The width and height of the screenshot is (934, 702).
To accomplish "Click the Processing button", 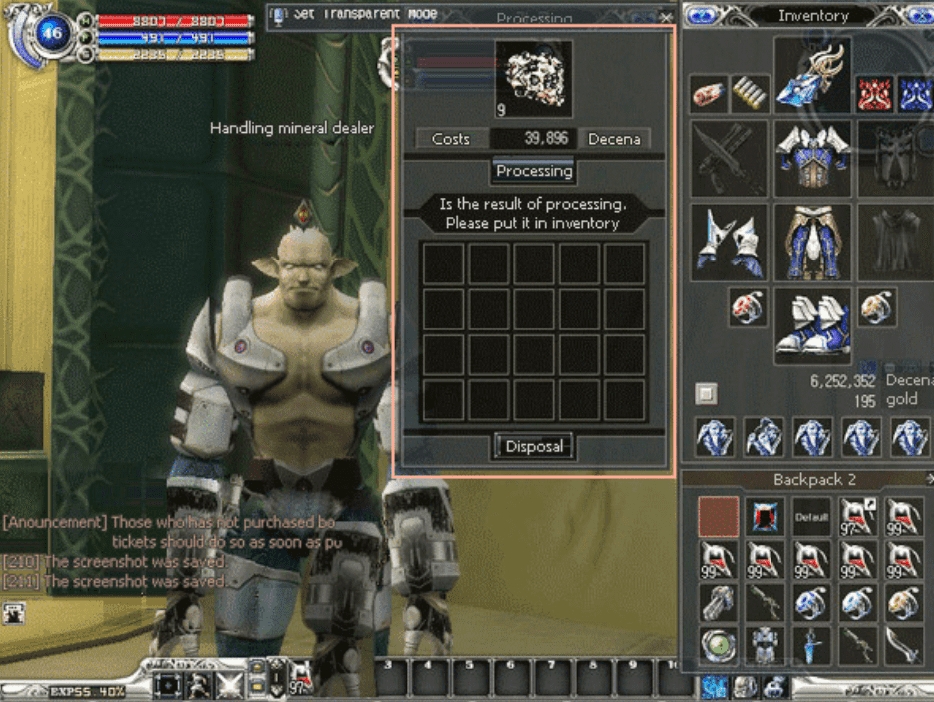I will point(534,171).
